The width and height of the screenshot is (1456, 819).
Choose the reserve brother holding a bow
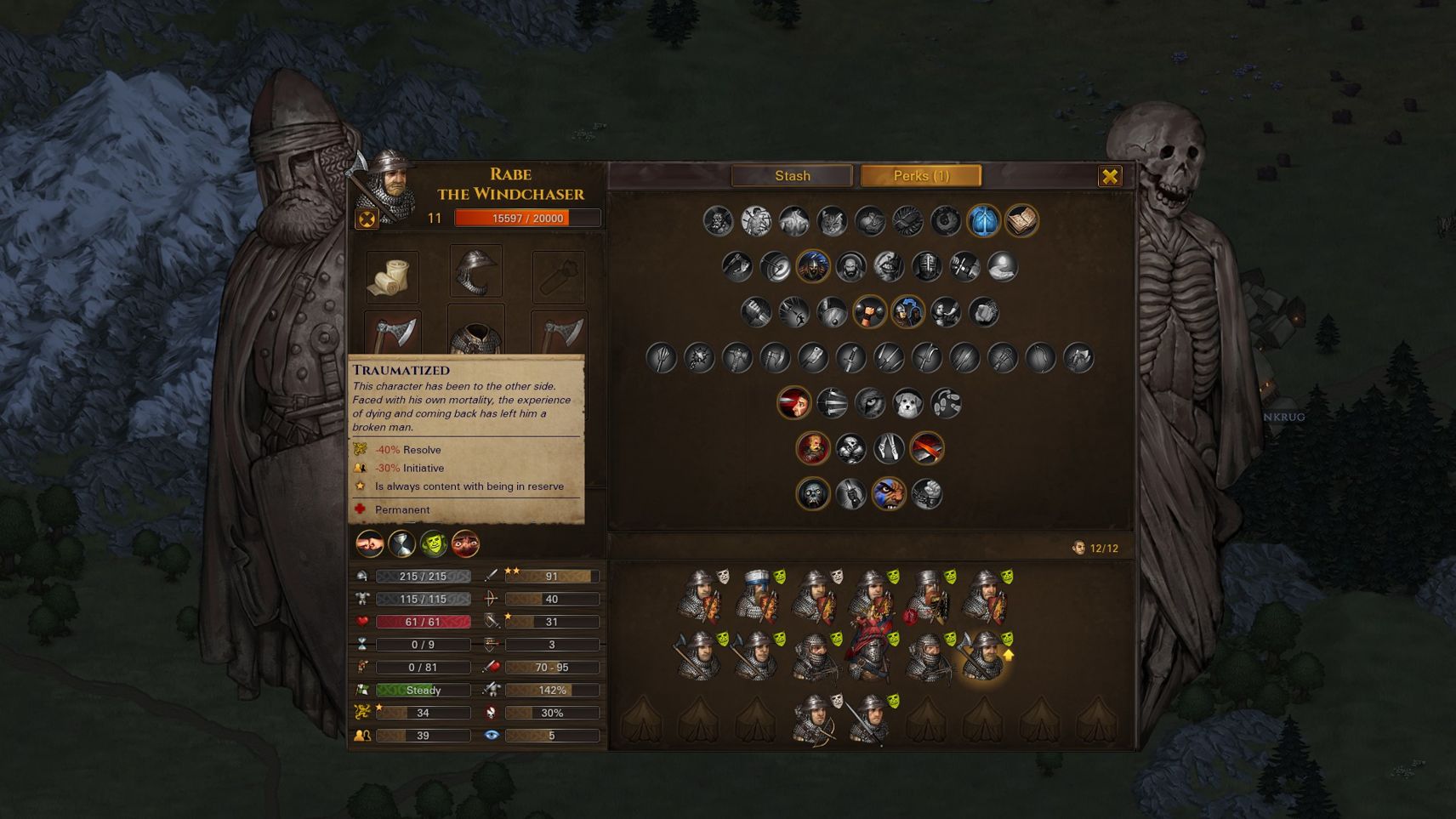pyautogui.click(x=815, y=719)
